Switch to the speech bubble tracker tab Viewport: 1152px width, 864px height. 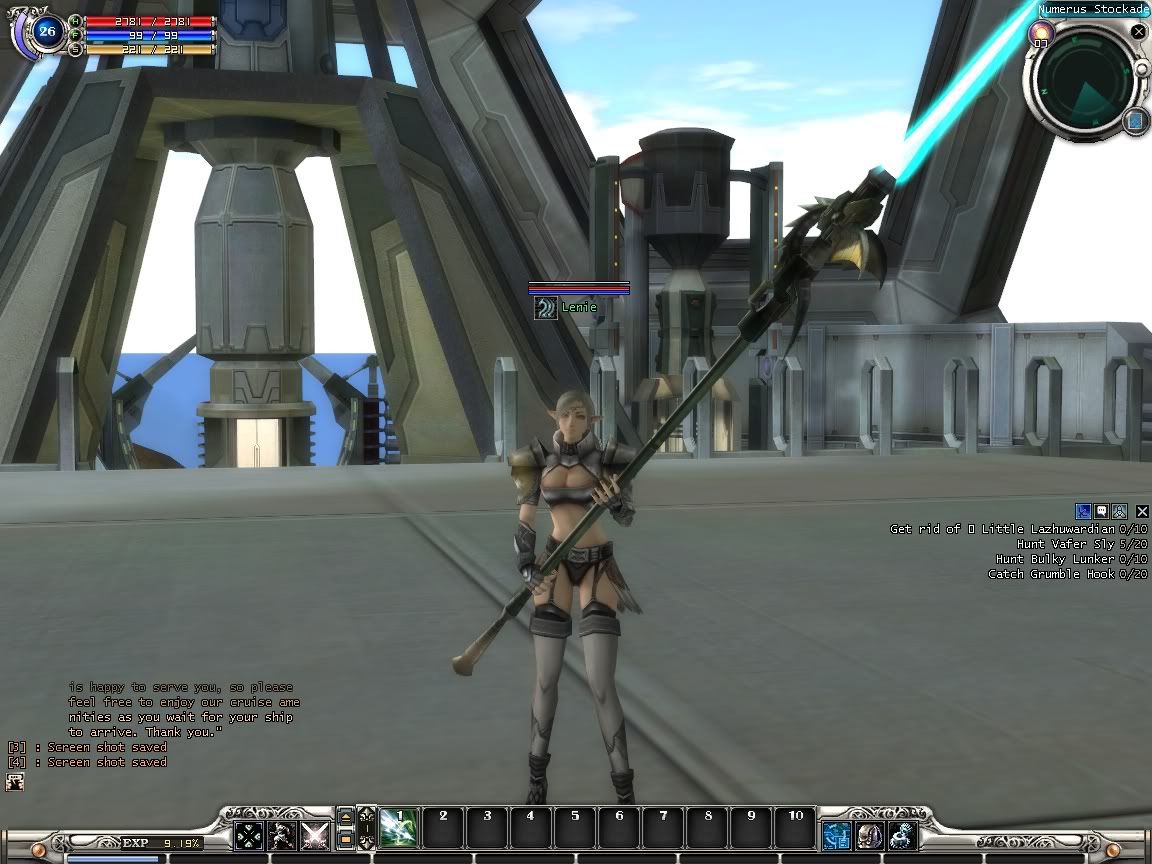coord(1101,511)
